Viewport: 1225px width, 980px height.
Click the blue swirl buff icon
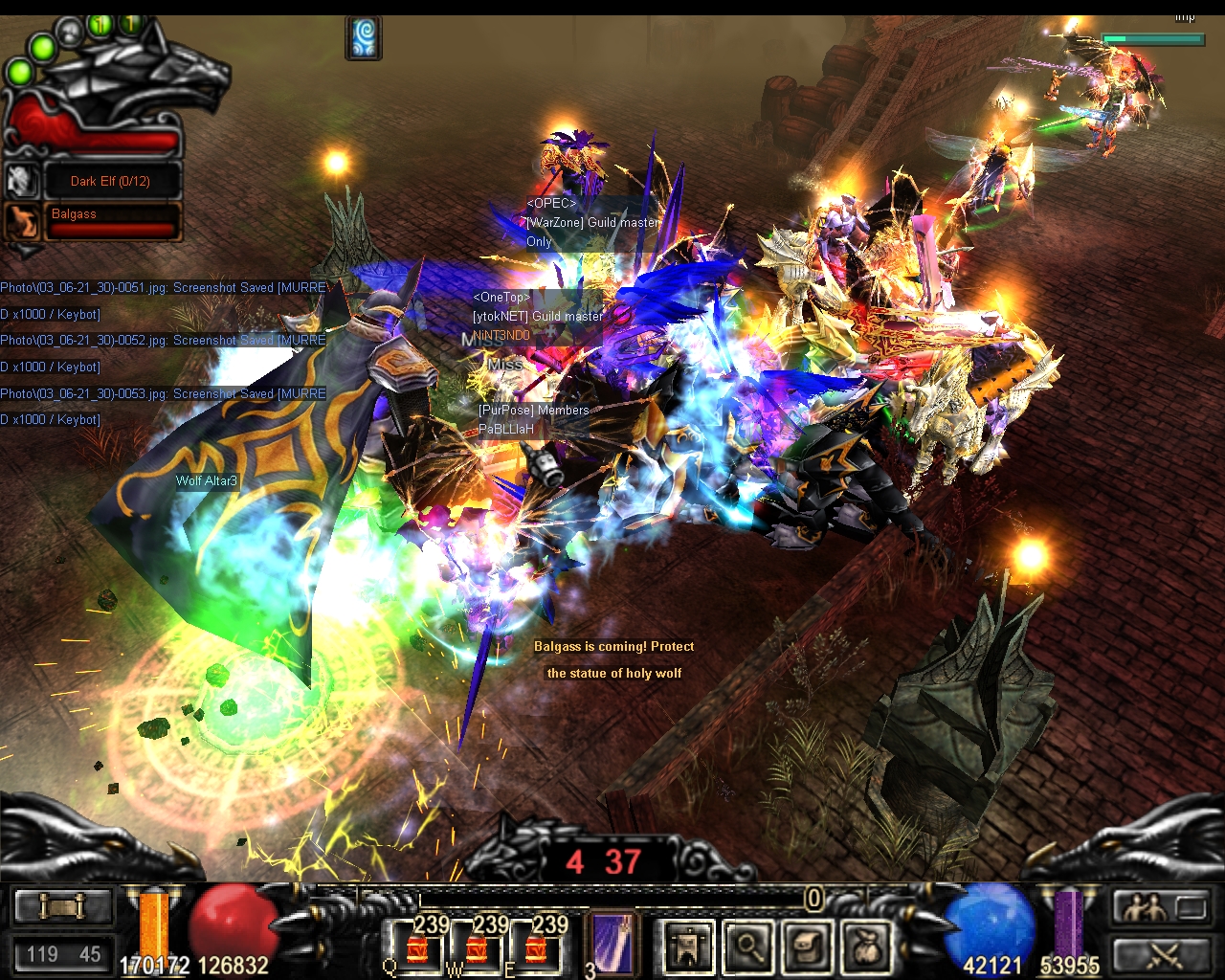tap(364, 38)
